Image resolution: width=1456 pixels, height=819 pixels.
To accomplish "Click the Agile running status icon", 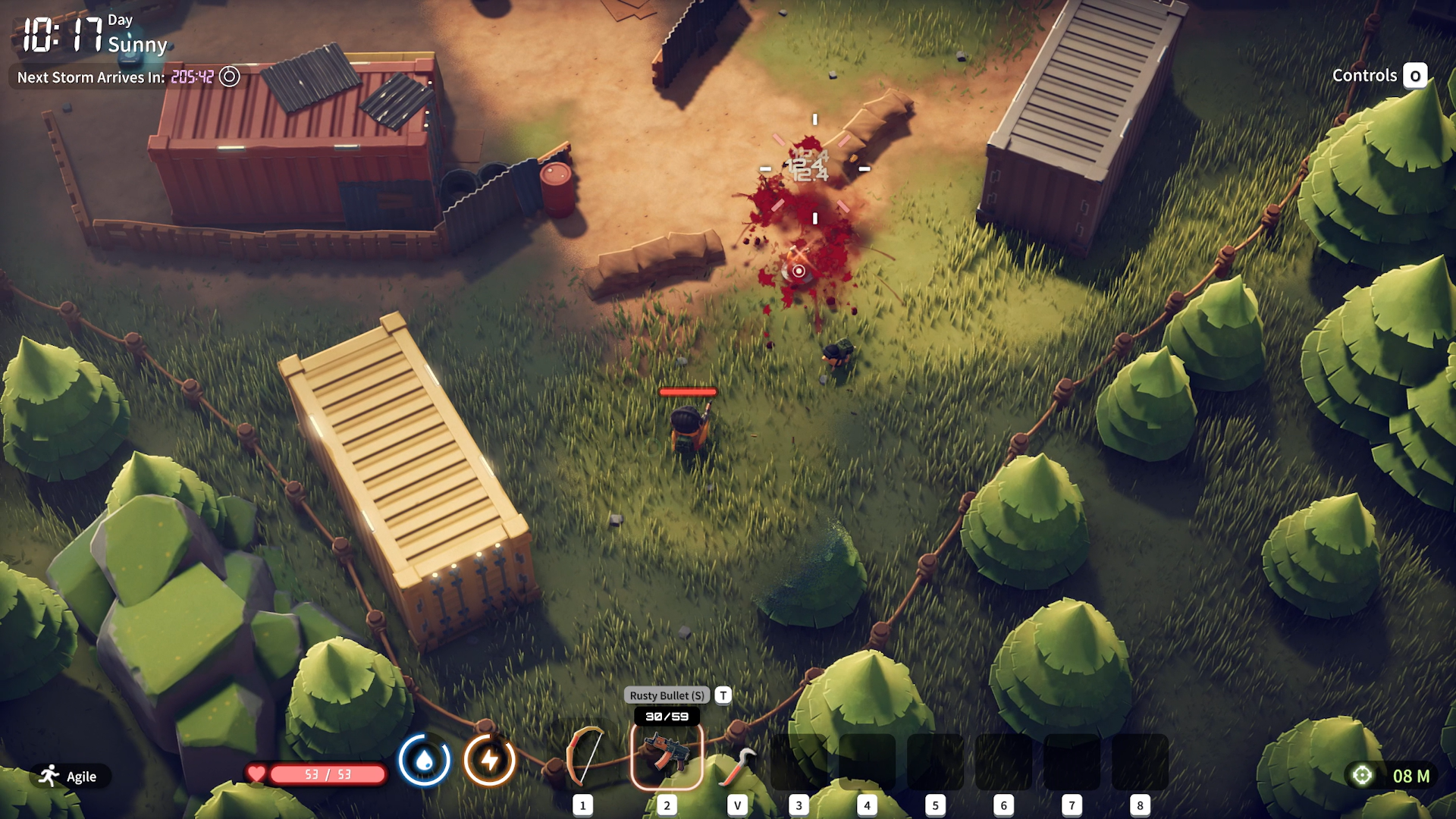I will click(x=50, y=776).
